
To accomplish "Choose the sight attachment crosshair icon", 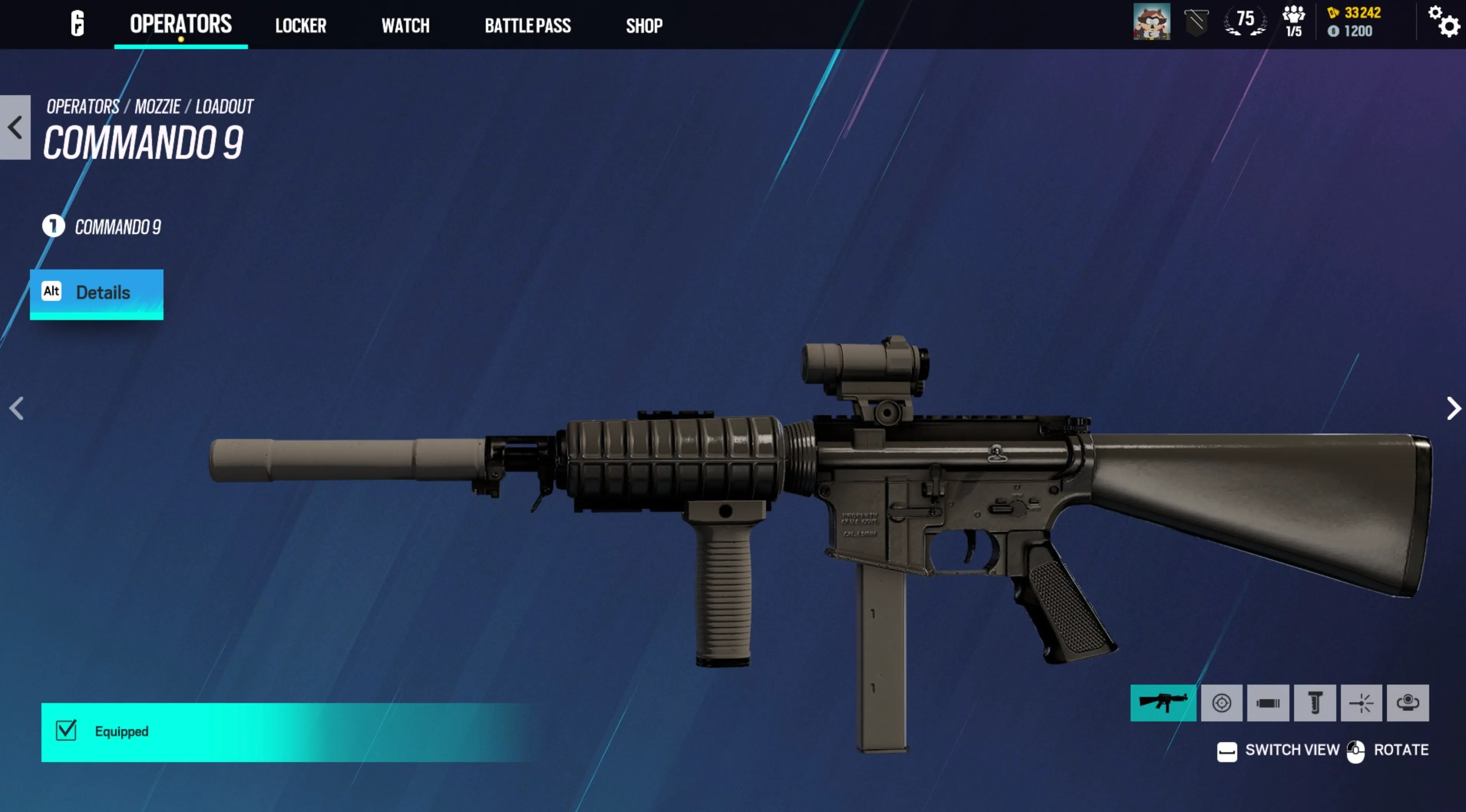I will (x=1221, y=703).
